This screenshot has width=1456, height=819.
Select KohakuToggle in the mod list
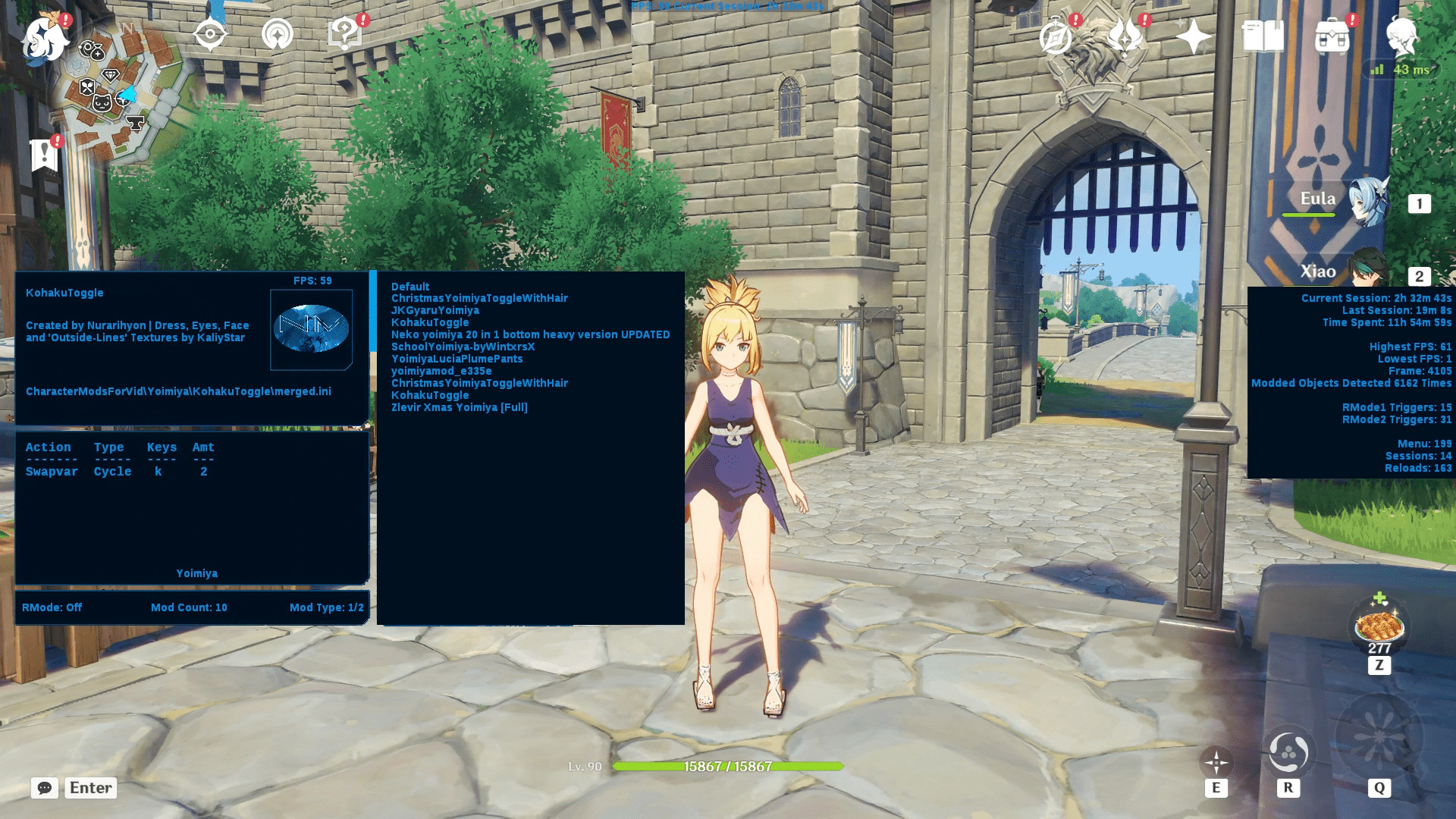tap(428, 322)
